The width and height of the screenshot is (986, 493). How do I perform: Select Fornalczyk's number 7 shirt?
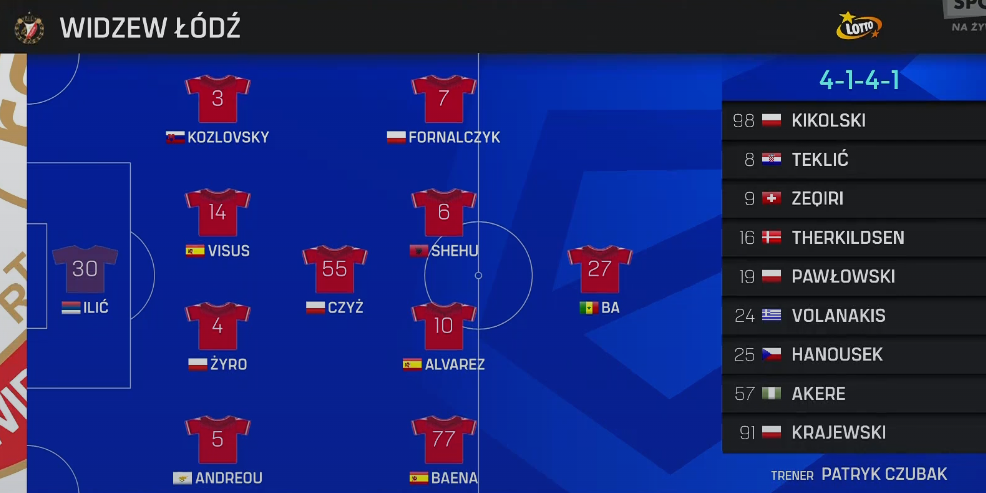pos(444,99)
